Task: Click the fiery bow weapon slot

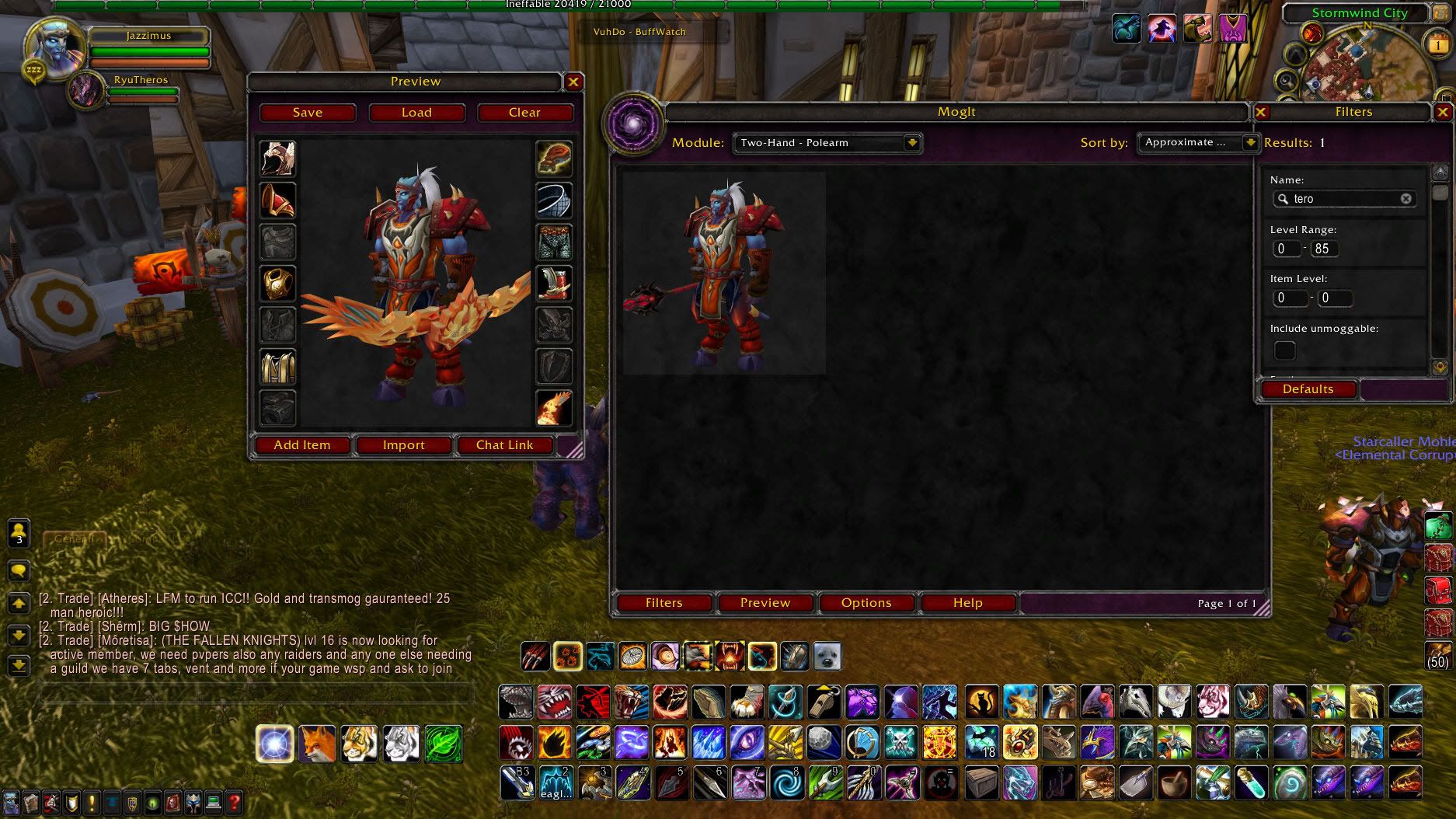Action: (554, 408)
